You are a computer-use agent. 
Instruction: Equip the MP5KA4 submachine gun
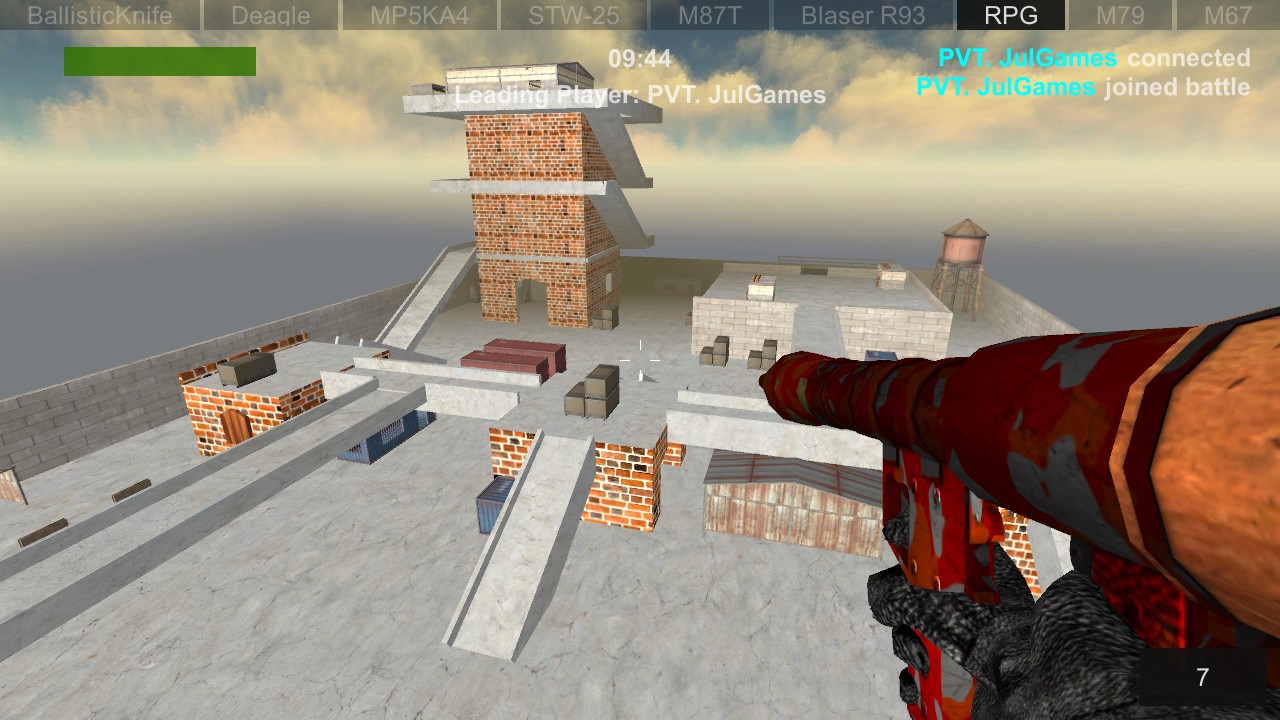[419, 15]
